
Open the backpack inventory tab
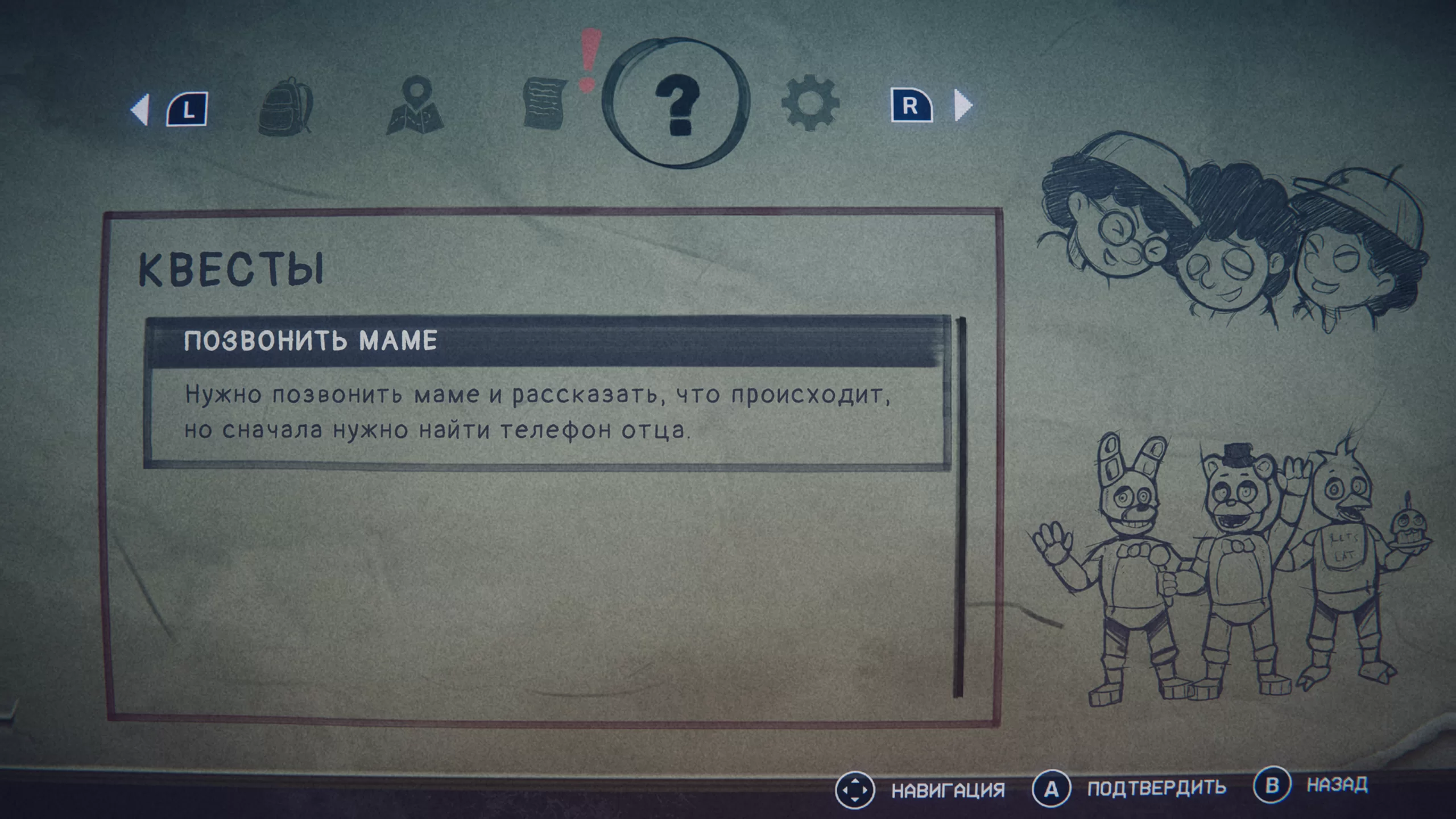click(x=286, y=106)
